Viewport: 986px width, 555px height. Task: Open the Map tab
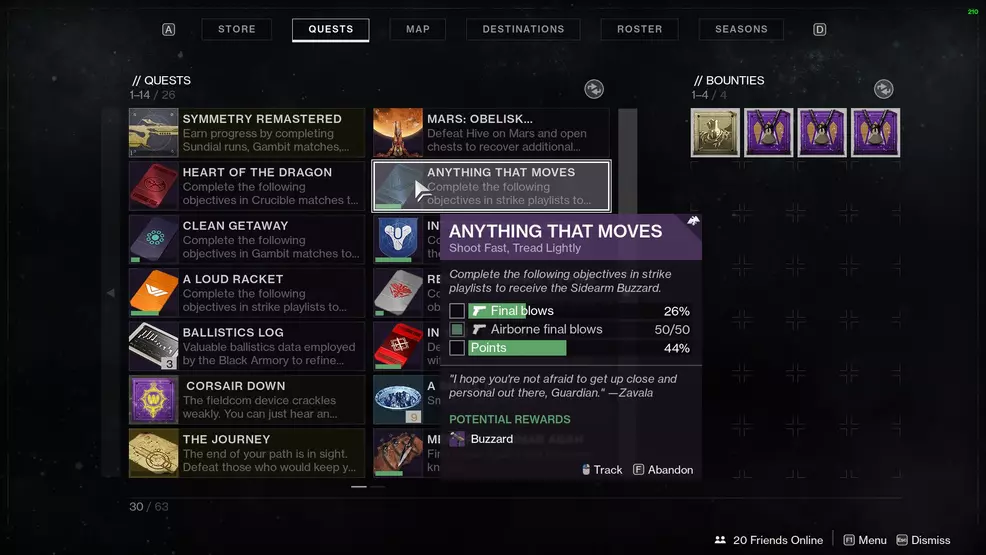pos(418,29)
